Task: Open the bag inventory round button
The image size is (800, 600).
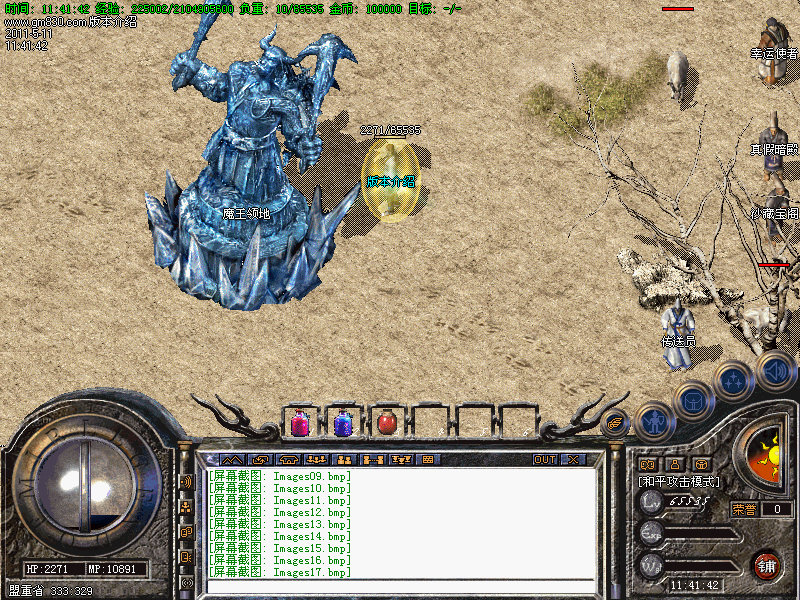Action: click(x=694, y=400)
